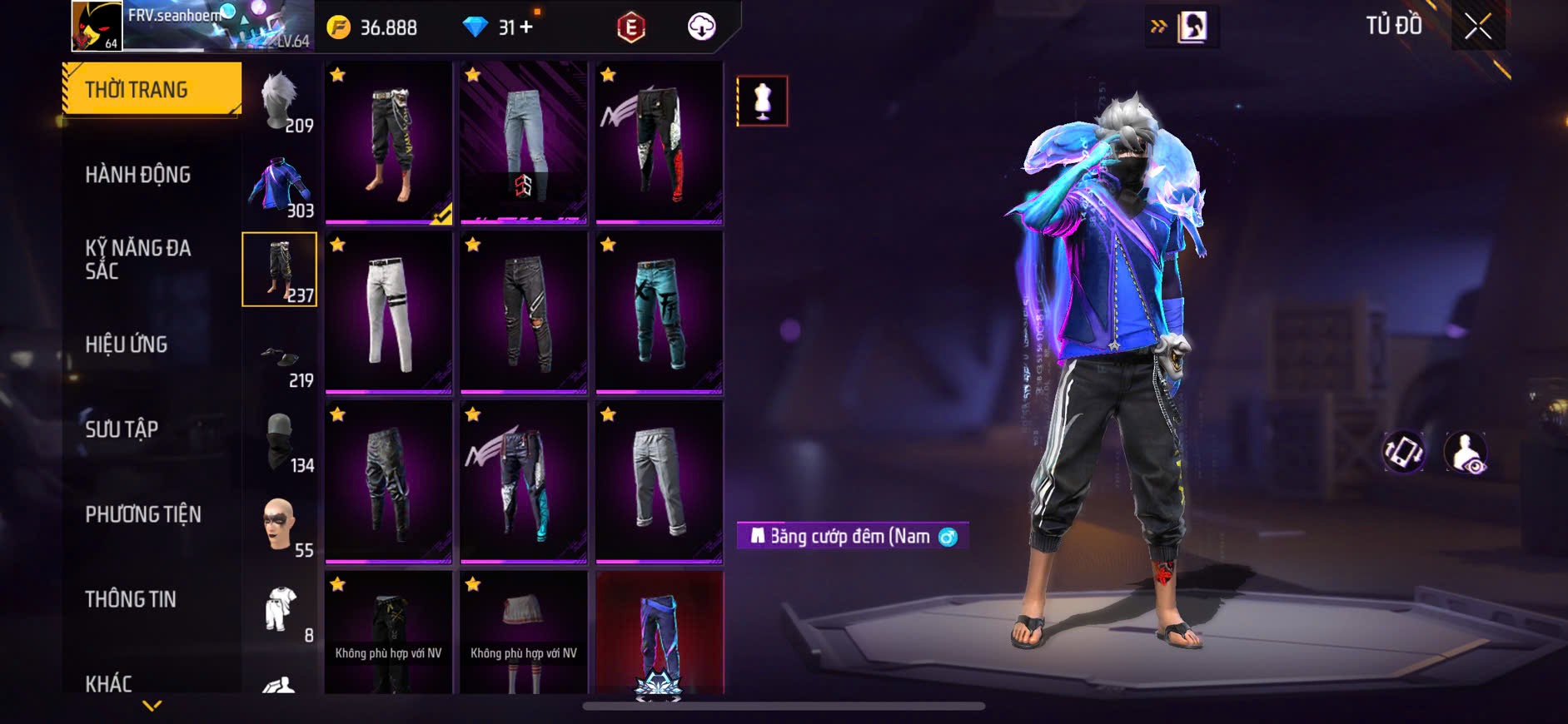Switch to the Hành Động tab
This screenshot has height=724, width=1568.
click(138, 175)
